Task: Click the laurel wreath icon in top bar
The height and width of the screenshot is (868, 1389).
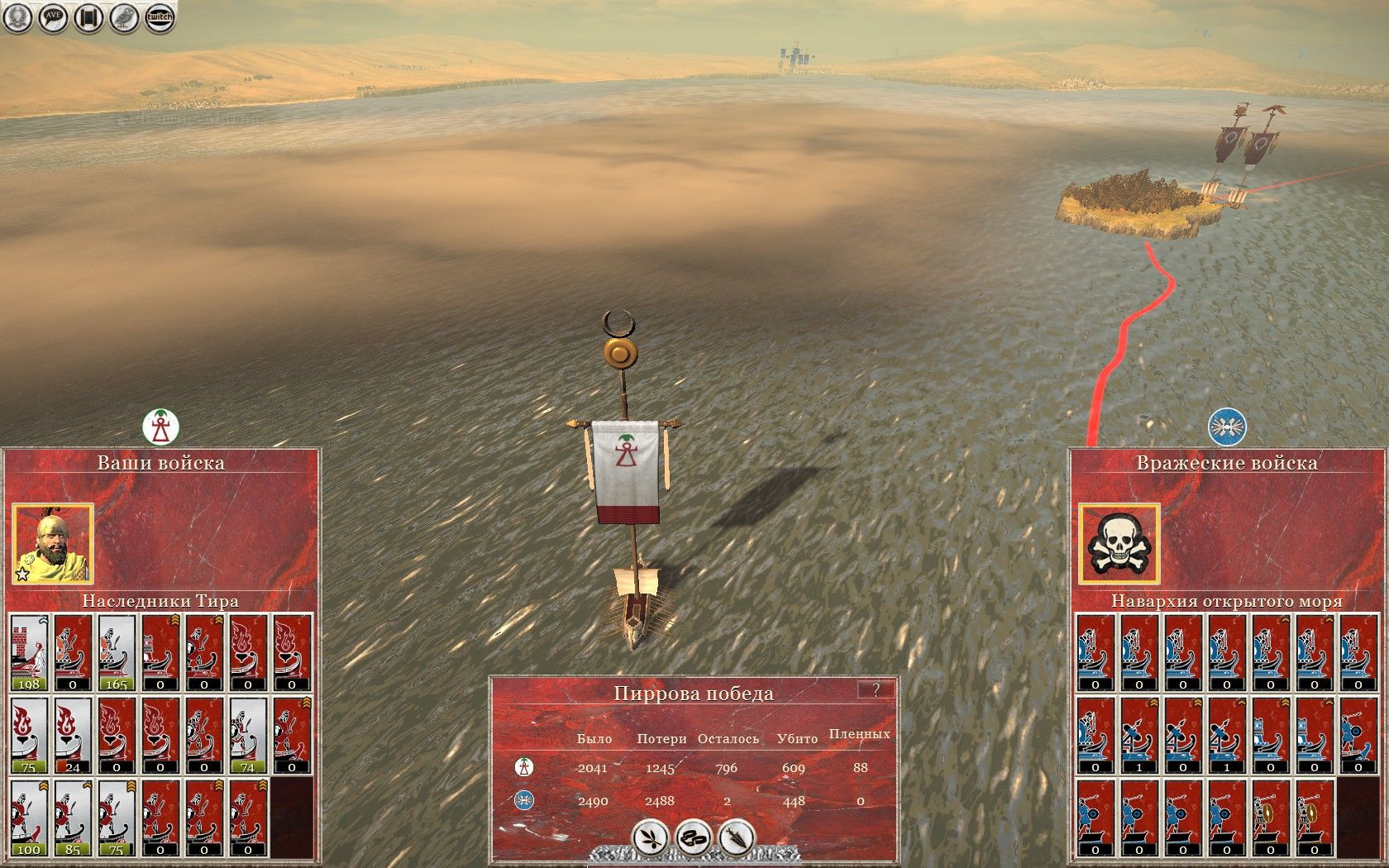Action: tap(17, 17)
